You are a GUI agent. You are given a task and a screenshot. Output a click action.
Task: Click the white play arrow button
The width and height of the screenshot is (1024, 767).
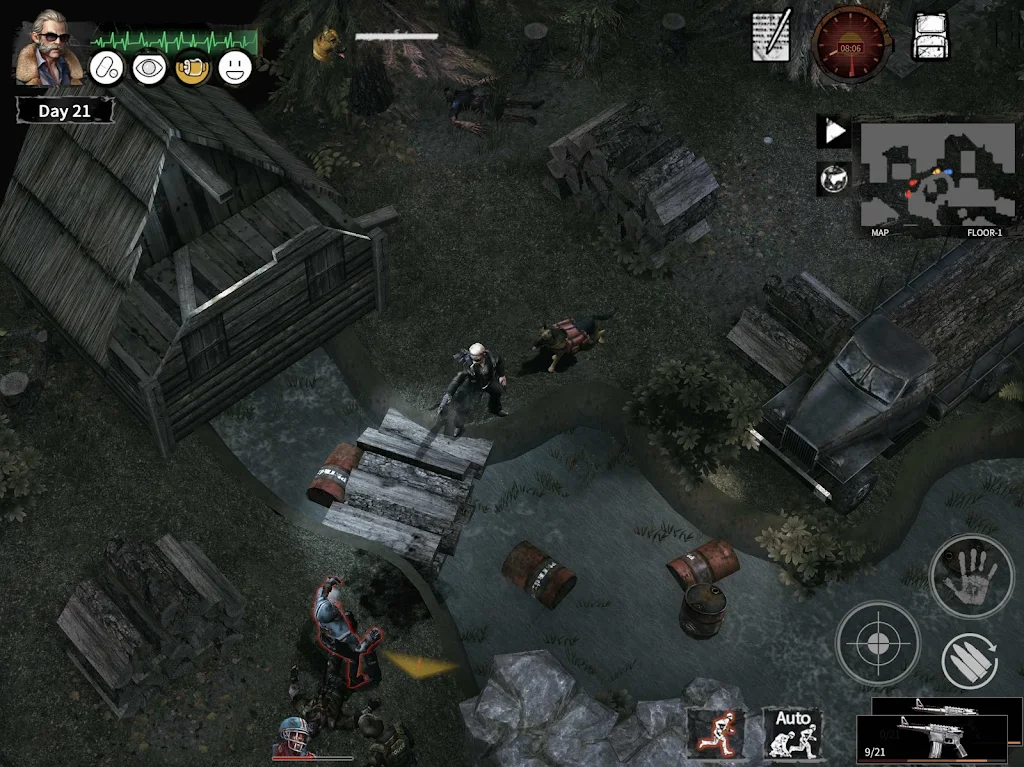tap(833, 131)
